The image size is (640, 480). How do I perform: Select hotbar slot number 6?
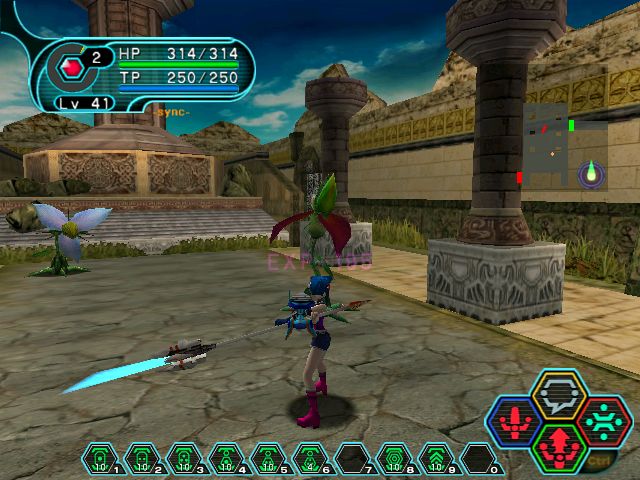(310, 459)
